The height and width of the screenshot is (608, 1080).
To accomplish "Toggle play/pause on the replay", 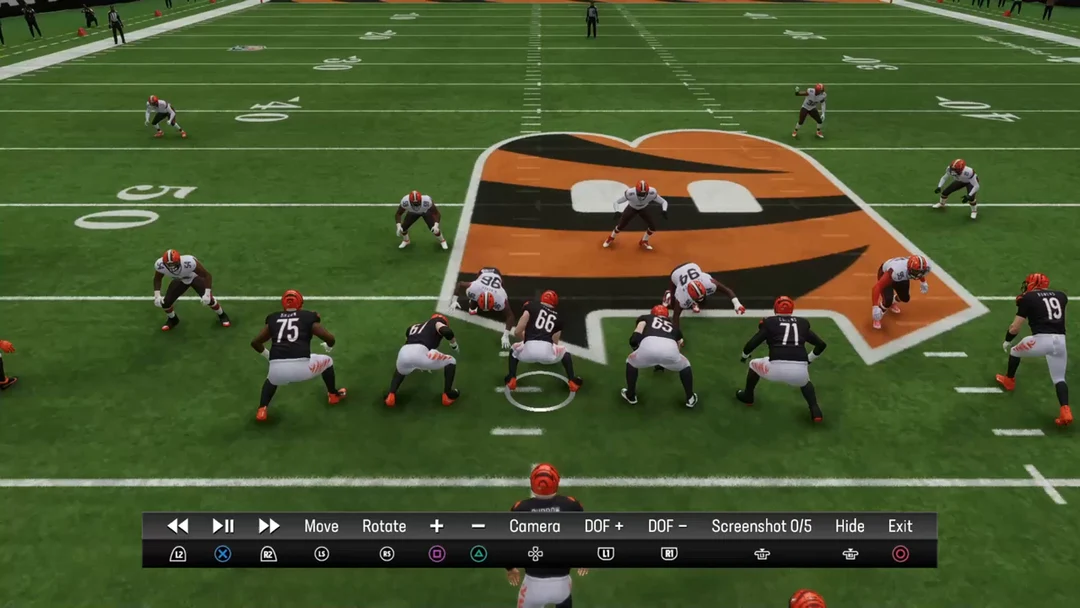I will (223, 526).
